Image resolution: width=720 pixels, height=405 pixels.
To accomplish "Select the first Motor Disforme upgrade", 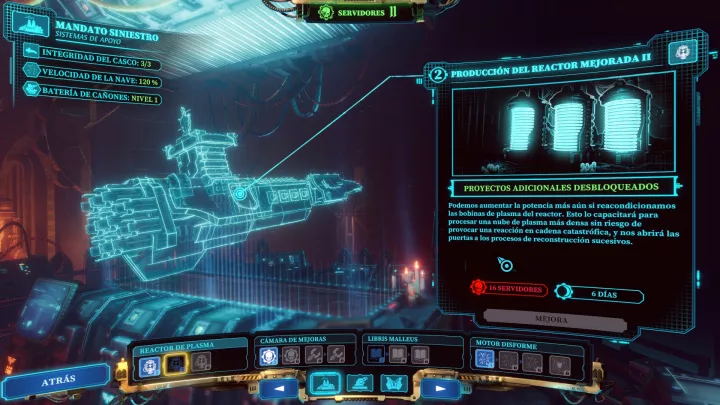I will pyautogui.click(x=484, y=358).
